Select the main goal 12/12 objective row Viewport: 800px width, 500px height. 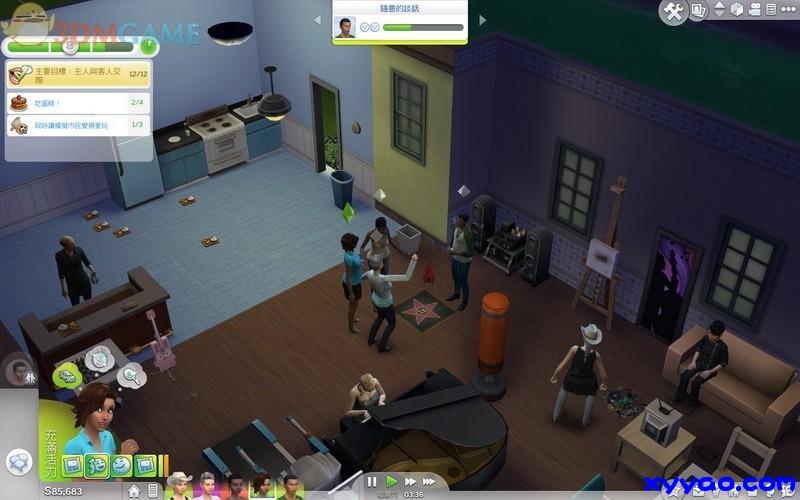(78, 74)
